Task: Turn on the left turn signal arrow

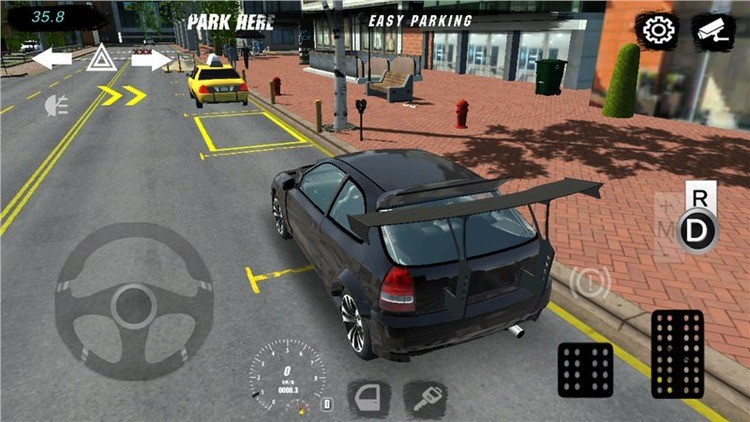Action: pos(52,60)
